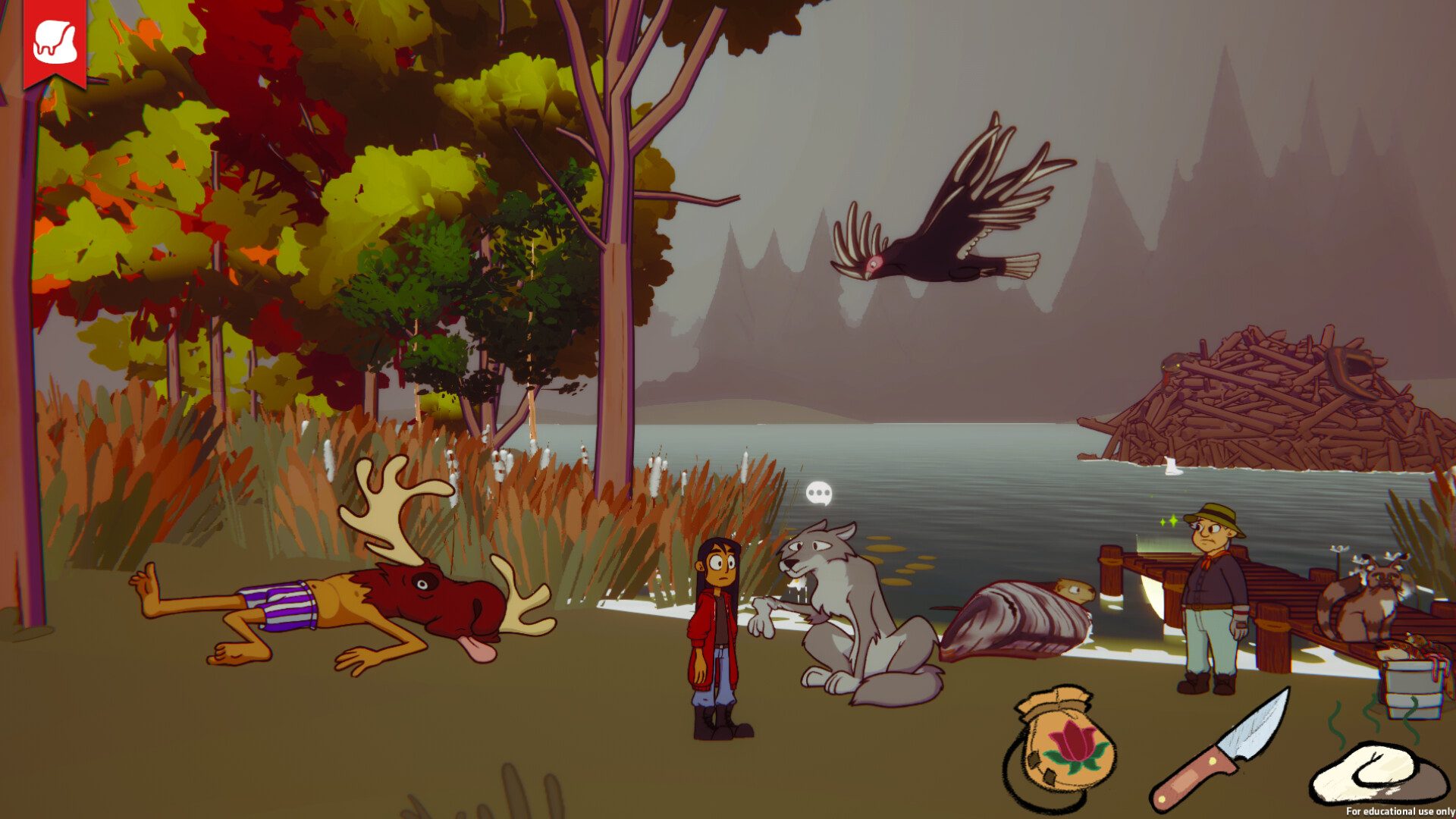Click the wolf's speech bubble
The image size is (1456, 819).
click(821, 494)
